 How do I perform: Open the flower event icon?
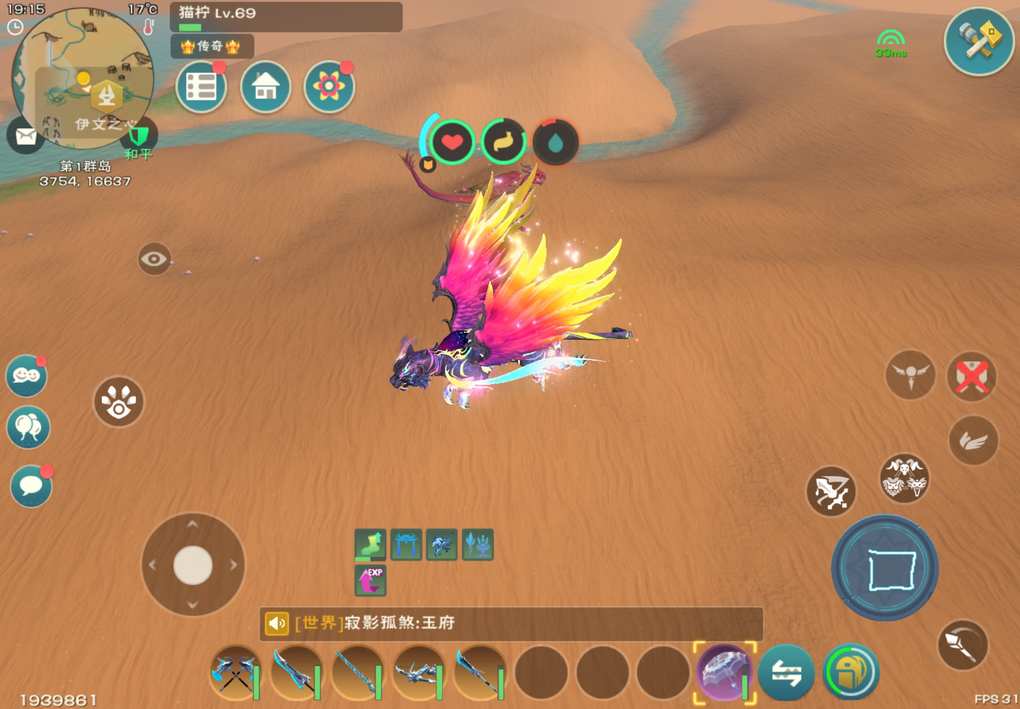pyautogui.click(x=329, y=88)
